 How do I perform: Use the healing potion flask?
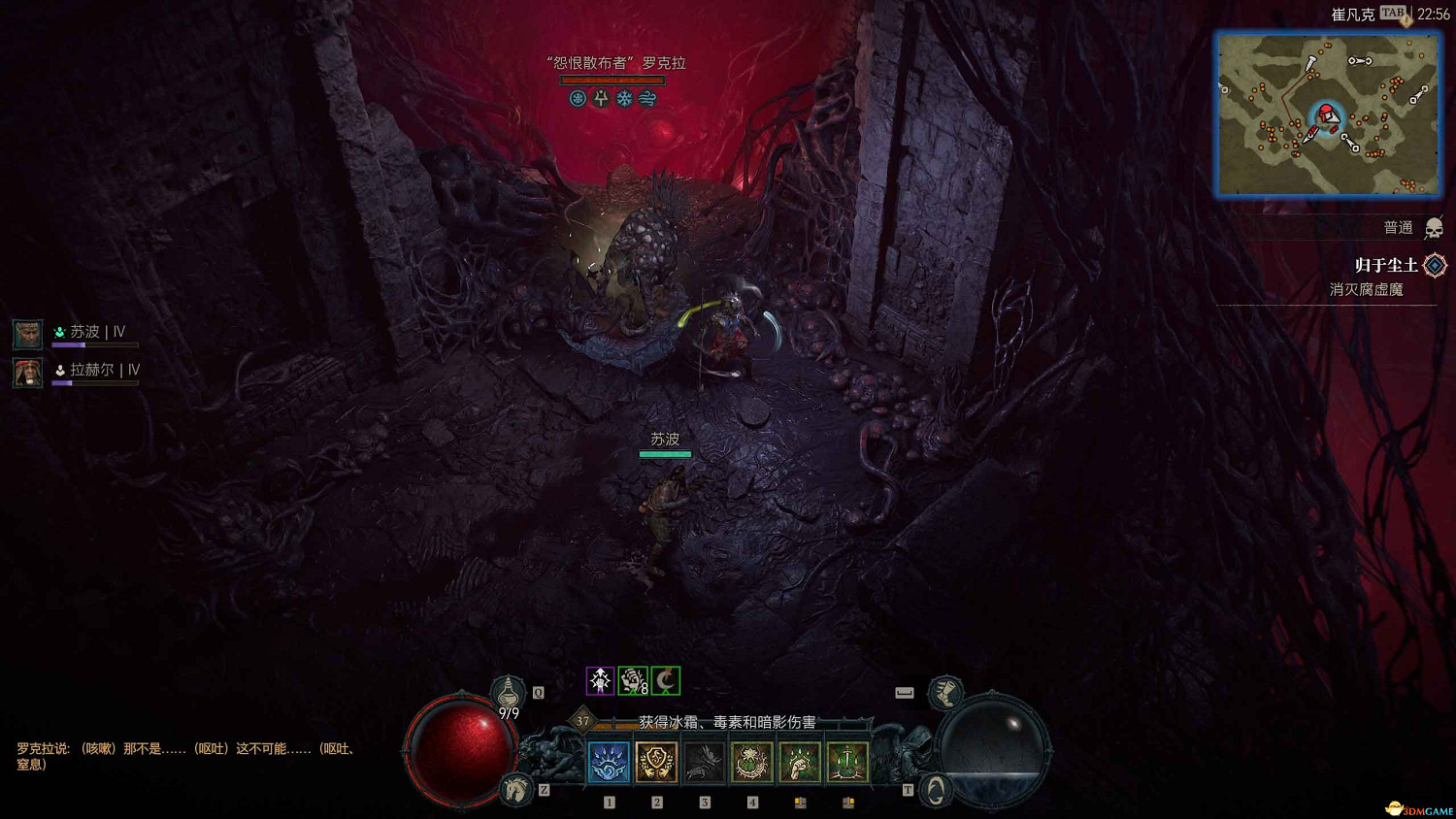coord(508,692)
